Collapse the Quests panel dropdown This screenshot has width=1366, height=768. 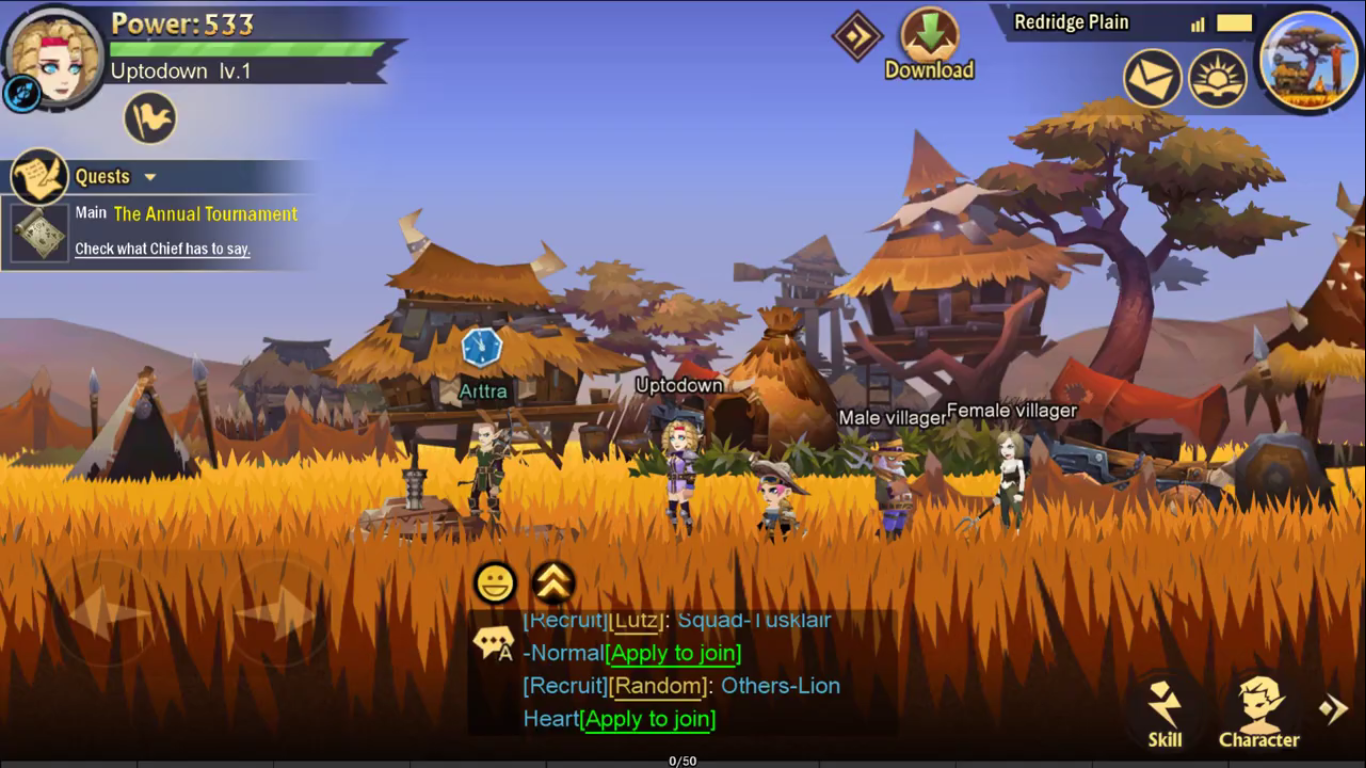click(150, 176)
